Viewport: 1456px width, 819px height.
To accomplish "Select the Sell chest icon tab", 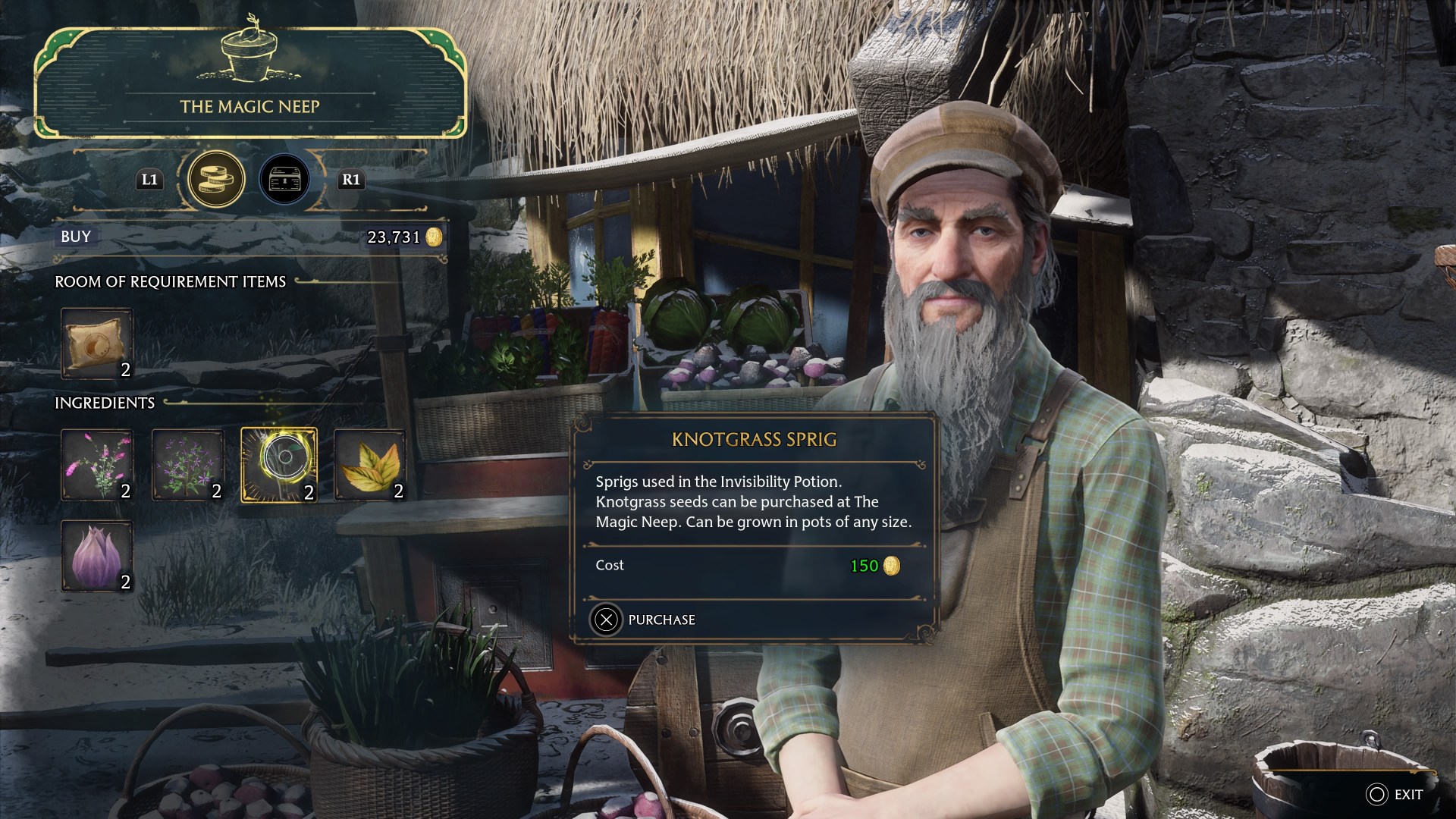I will [x=284, y=179].
